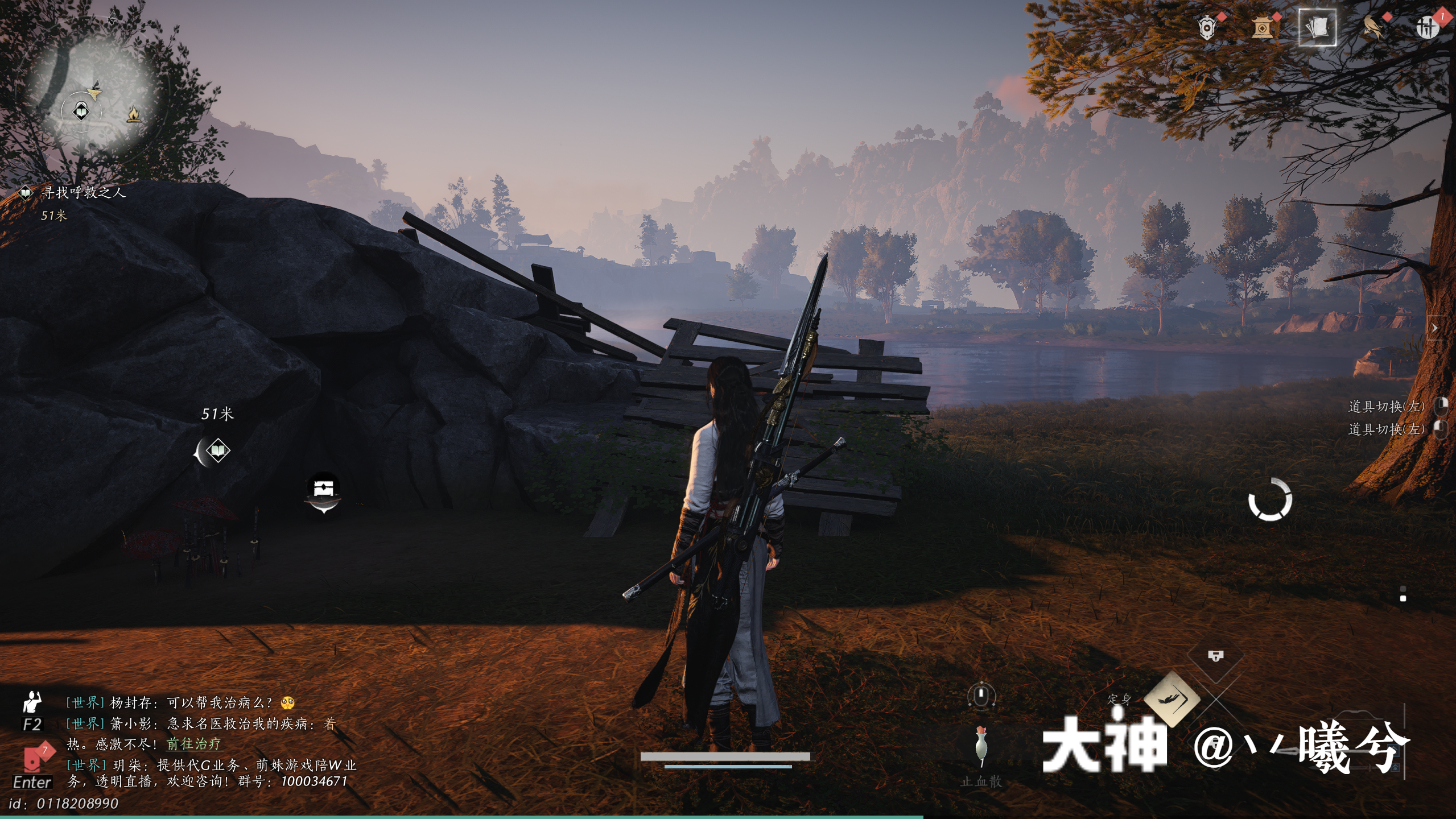Select the locked skill slot above 定身
Image resolution: width=1456 pixels, height=819 pixels.
coord(1215,657)
